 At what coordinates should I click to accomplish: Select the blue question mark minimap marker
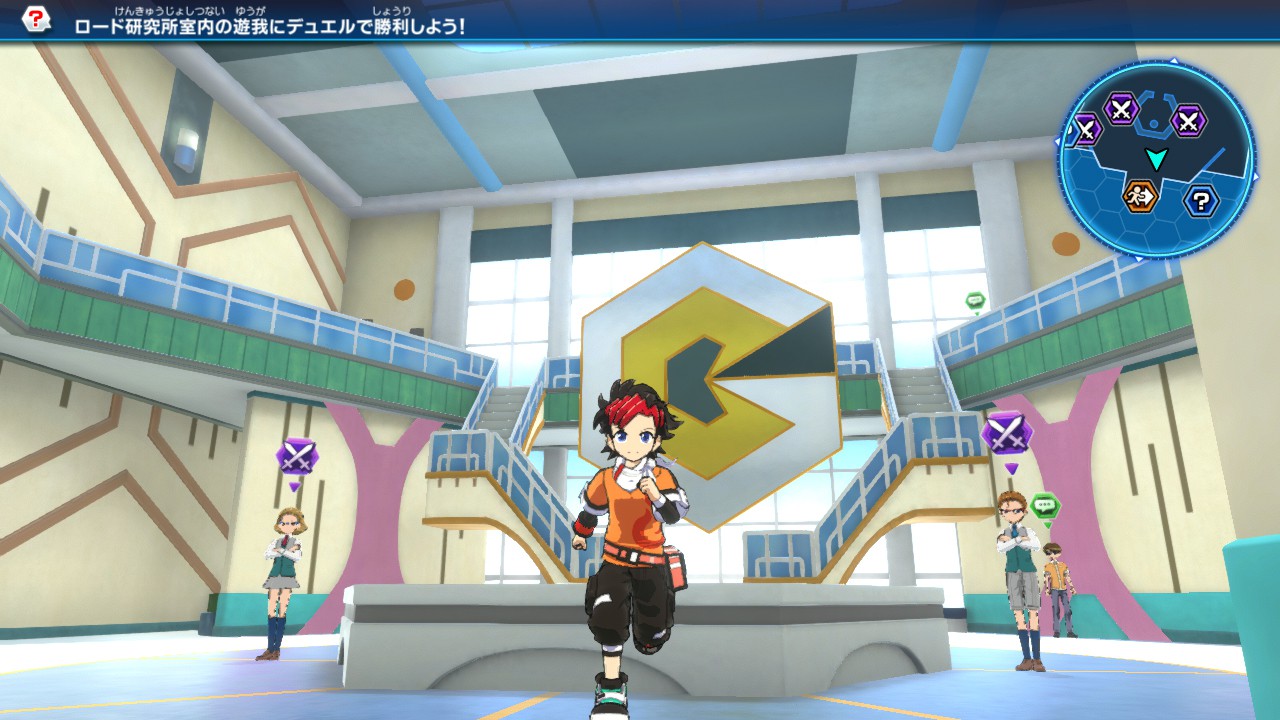point(1201,201)
